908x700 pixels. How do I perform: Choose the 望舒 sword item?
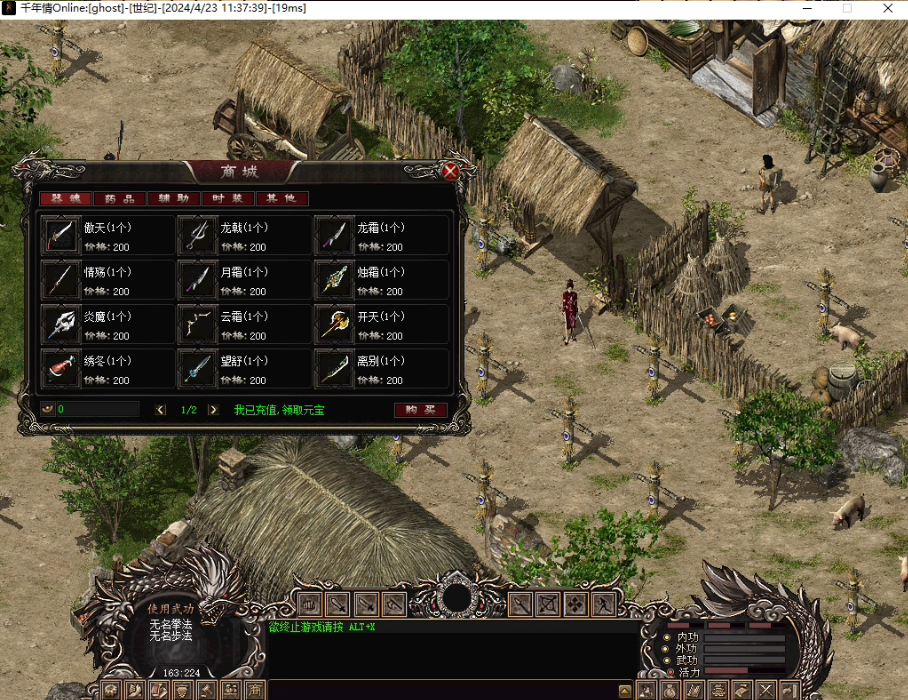[x=197, y=368]
